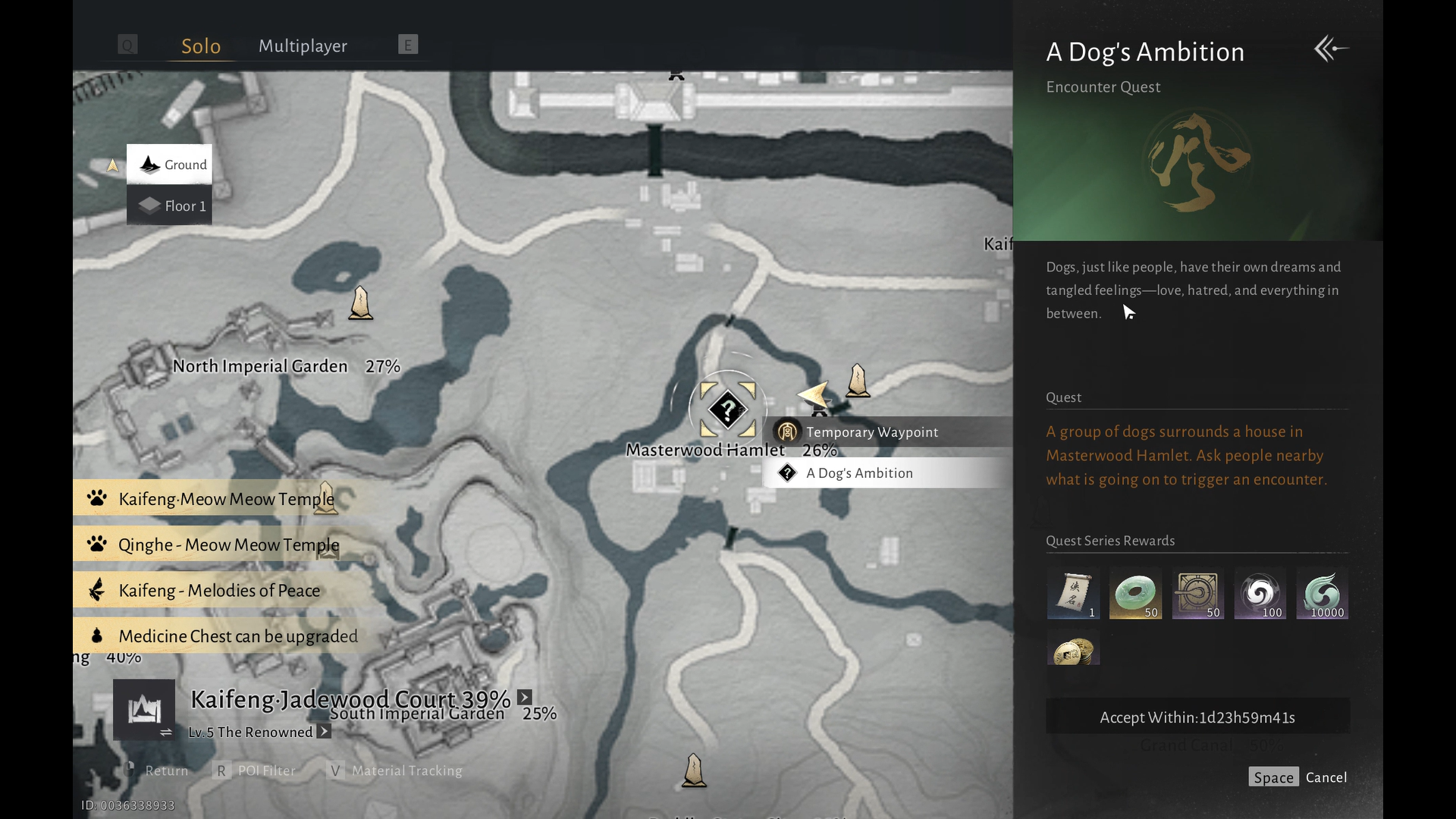
Task: Click the question mark quest marker
Action: [727, 409]
